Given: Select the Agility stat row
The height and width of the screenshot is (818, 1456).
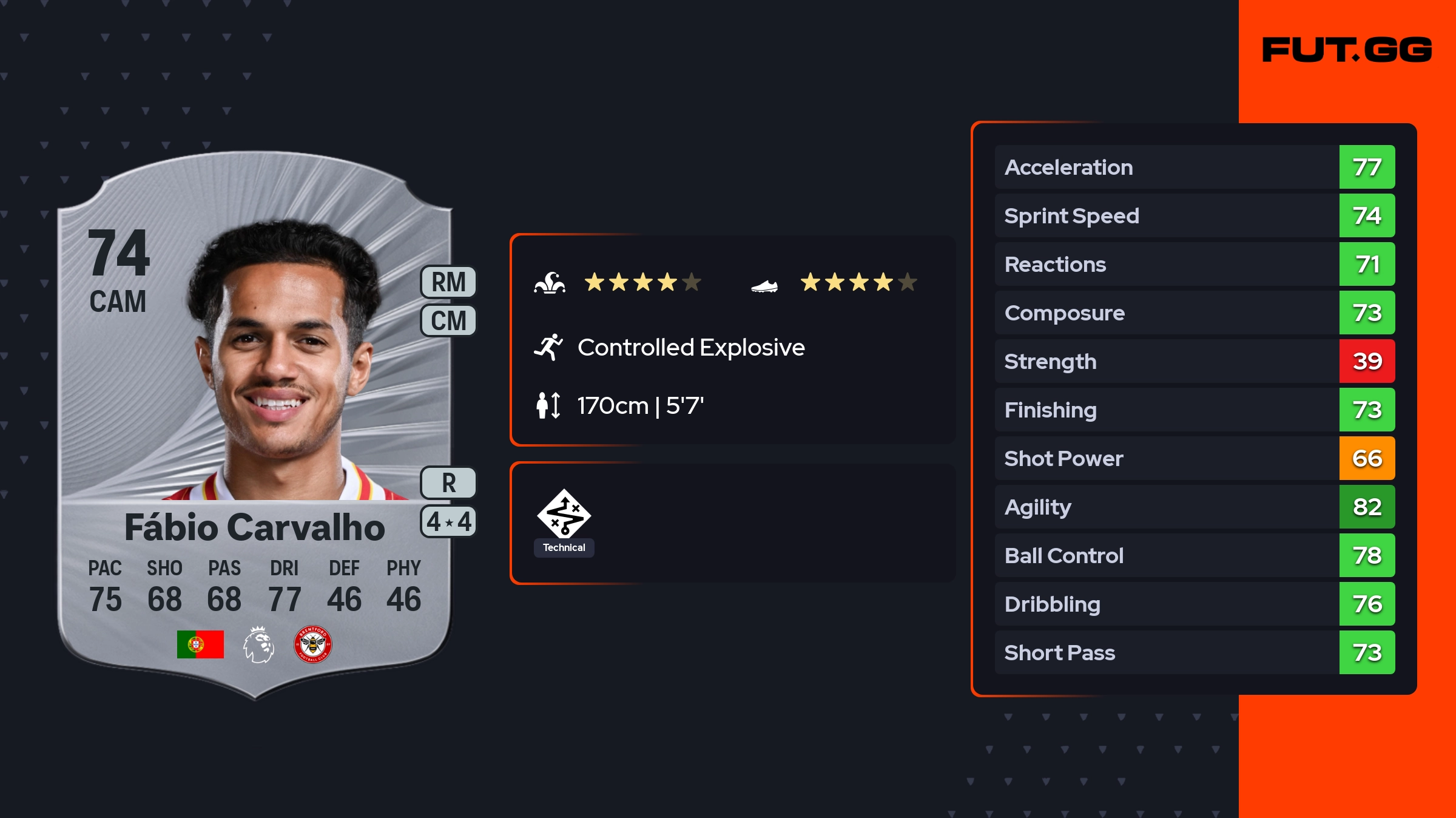Looking at the screenshot, I should click(1194, 507).
